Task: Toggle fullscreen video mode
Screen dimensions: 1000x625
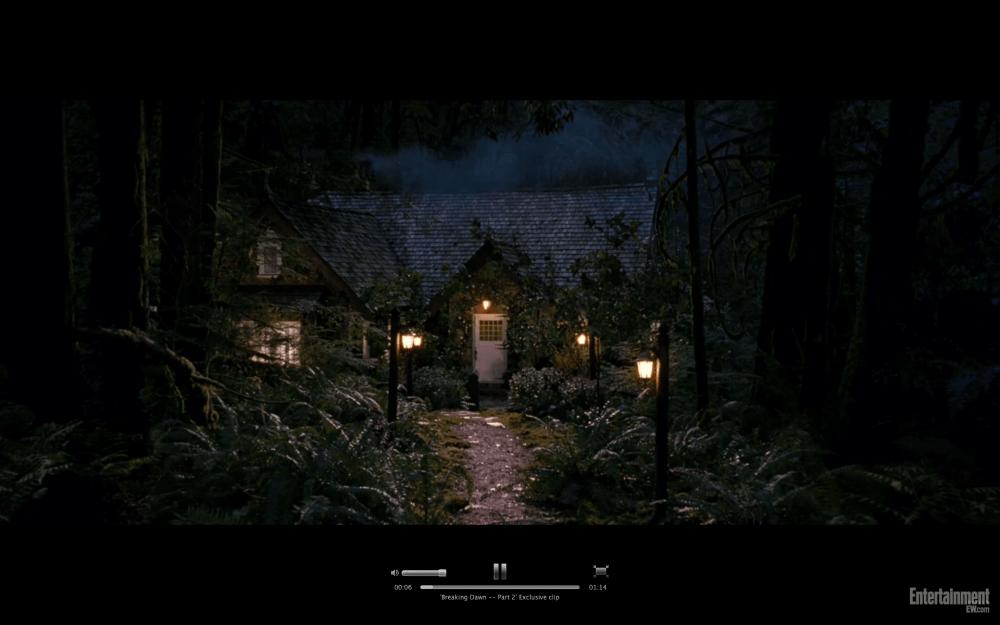Action: [x=600, y=571]
